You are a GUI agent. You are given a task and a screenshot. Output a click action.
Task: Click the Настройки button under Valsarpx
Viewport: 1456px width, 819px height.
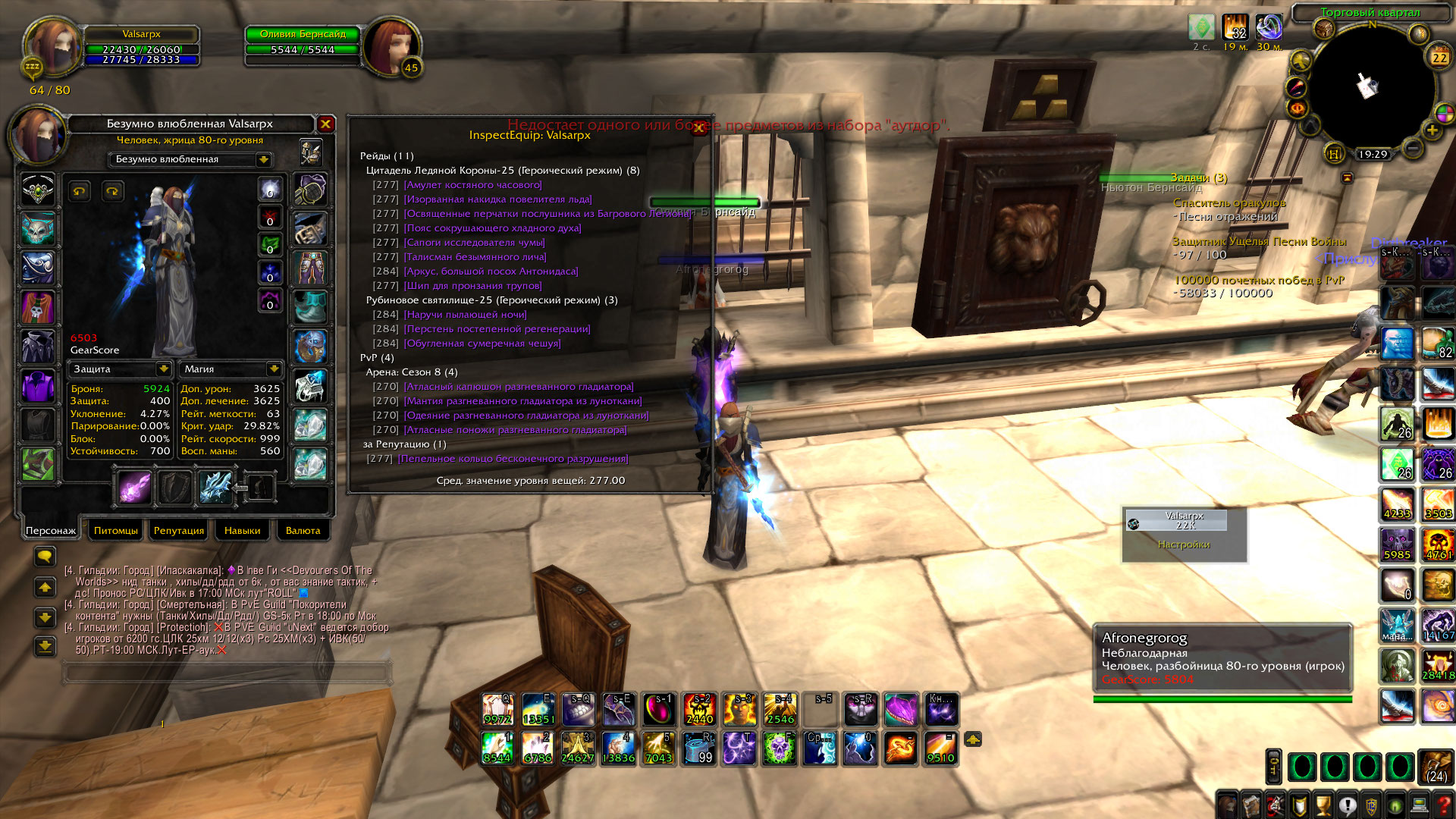[1184, 544]
